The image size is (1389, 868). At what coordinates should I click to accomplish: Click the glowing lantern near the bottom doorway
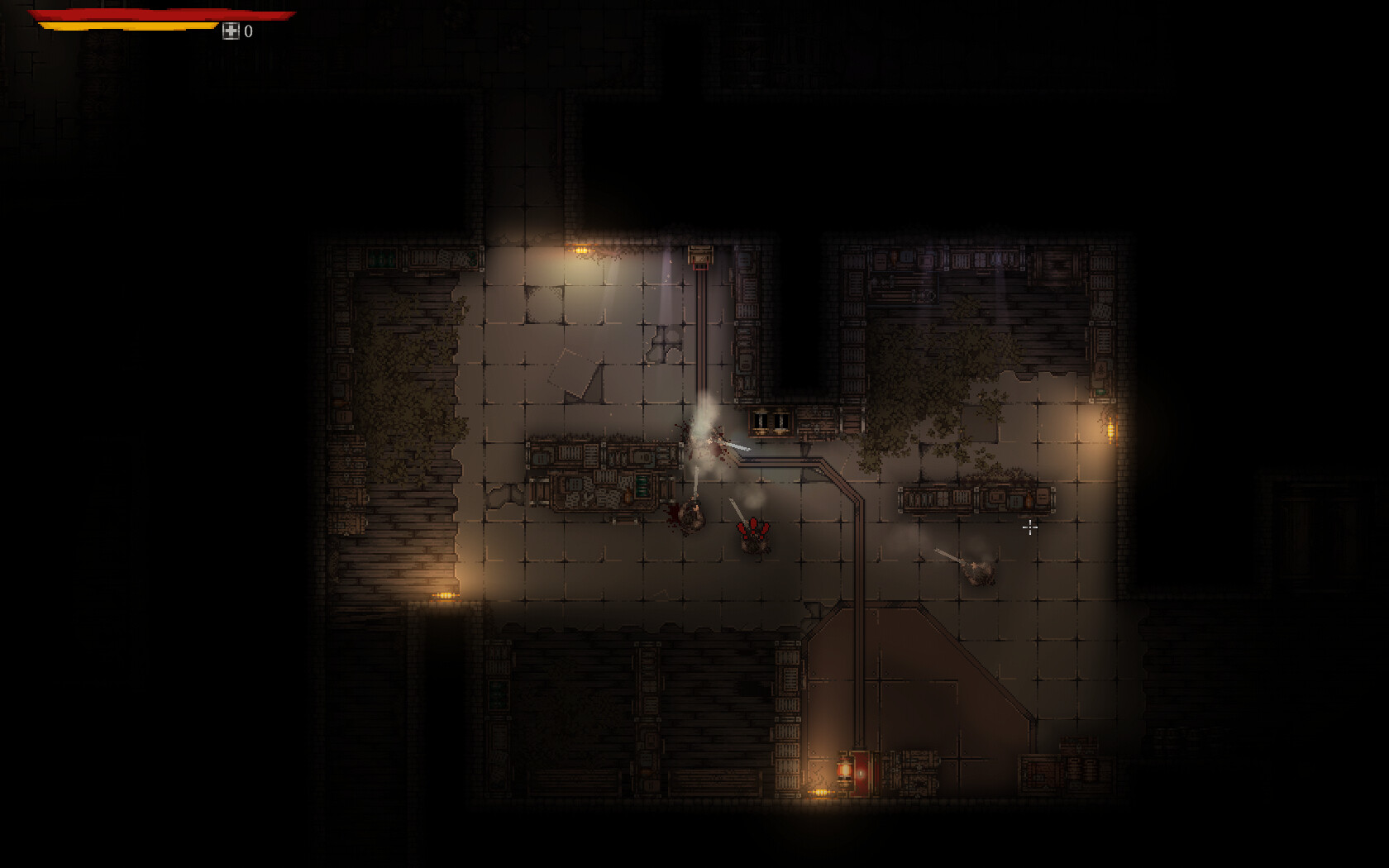(x=847, y=769)
